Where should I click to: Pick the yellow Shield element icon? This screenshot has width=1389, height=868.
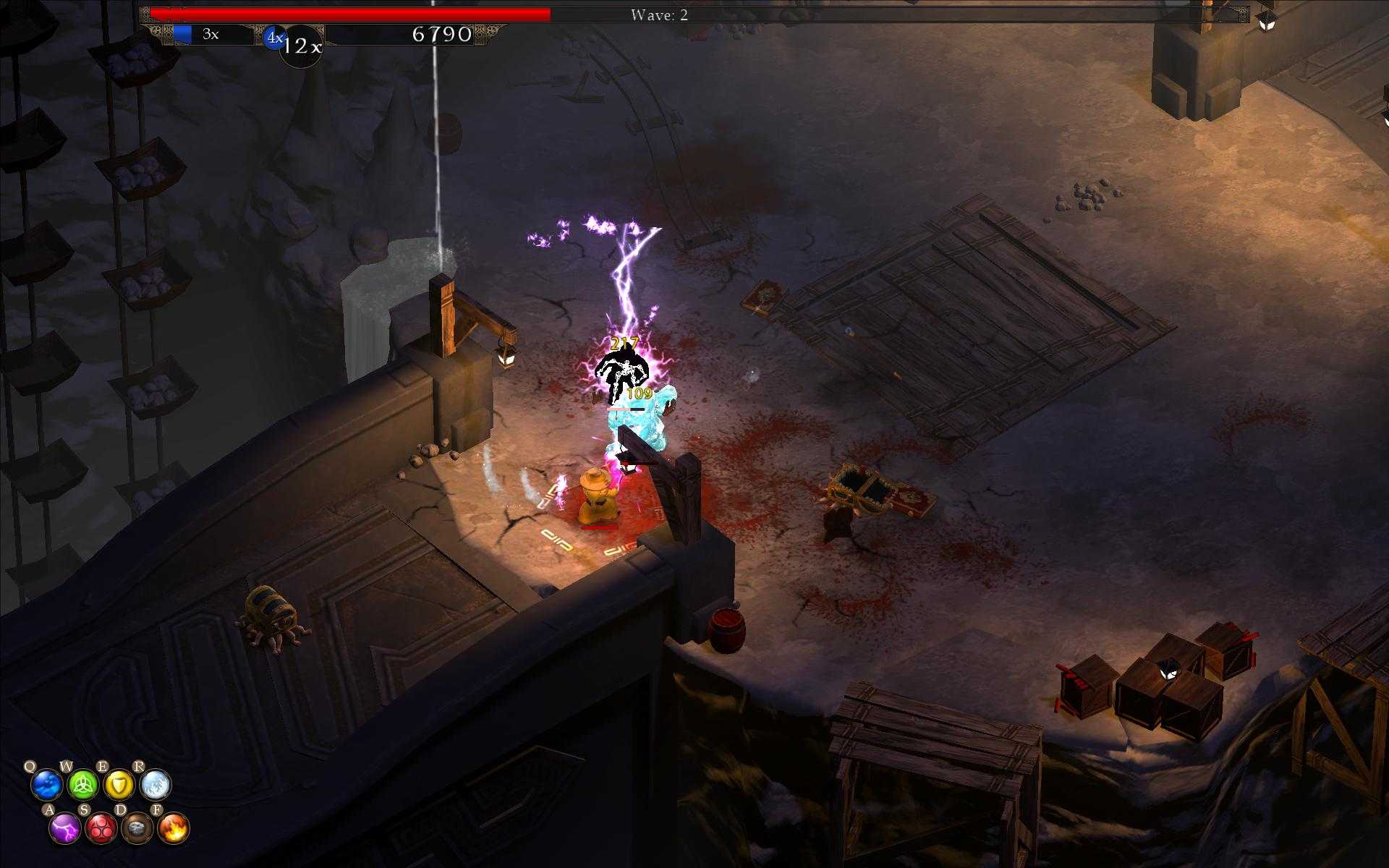click(119, 785)
